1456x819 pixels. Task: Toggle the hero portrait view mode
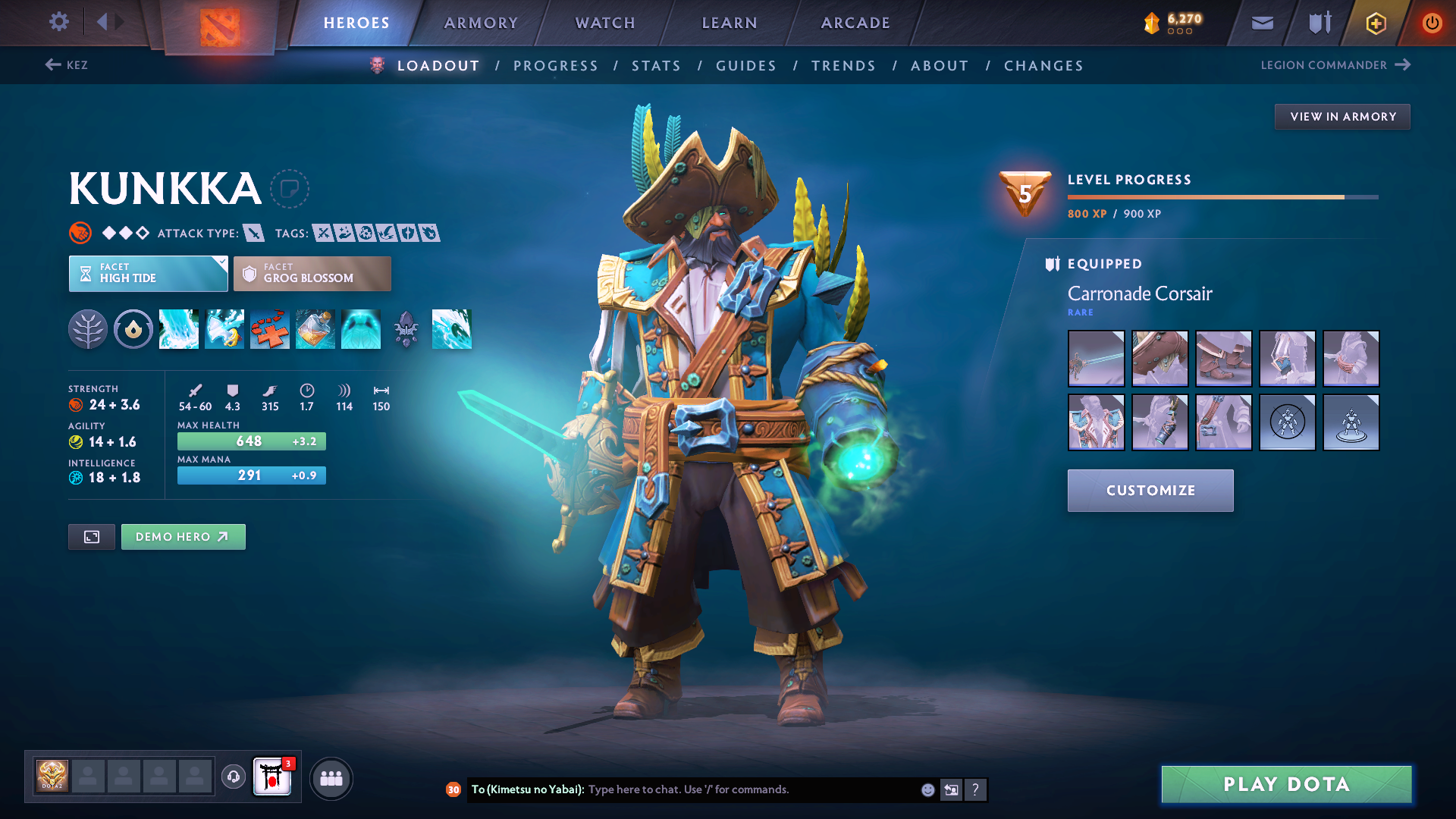click(91, 536)
